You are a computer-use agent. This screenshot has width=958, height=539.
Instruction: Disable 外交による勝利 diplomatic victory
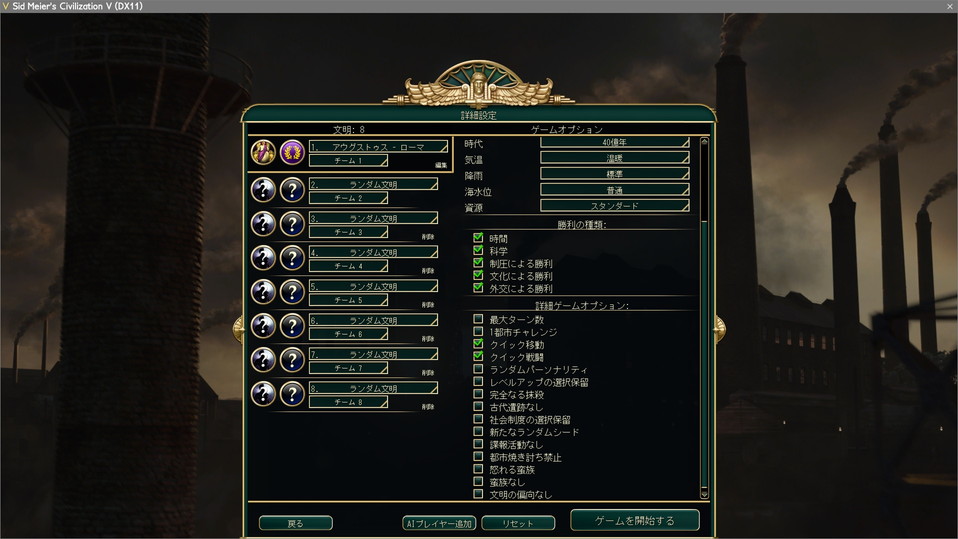(x=478, y=288)
